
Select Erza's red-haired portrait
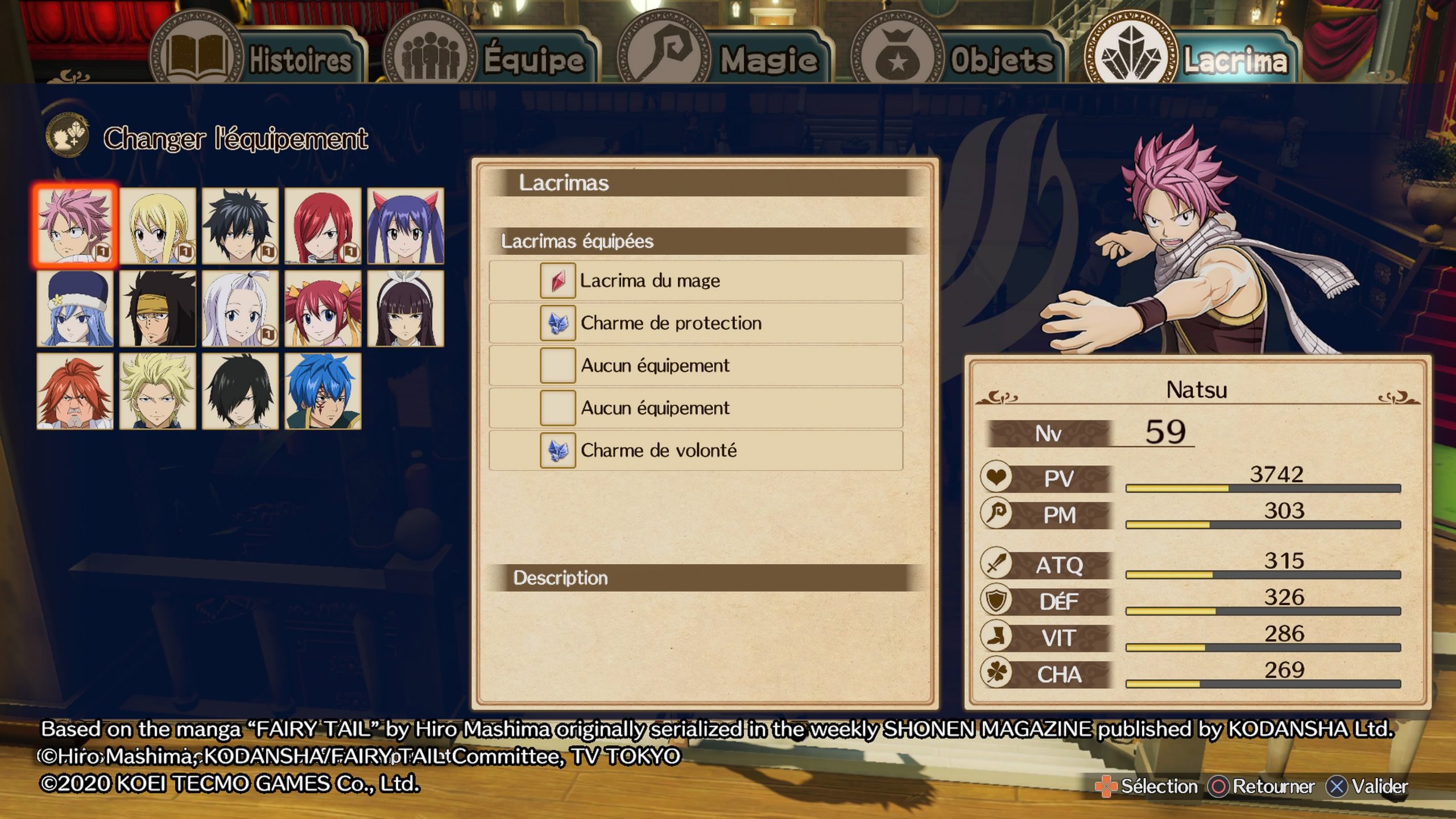coord(322,226)
